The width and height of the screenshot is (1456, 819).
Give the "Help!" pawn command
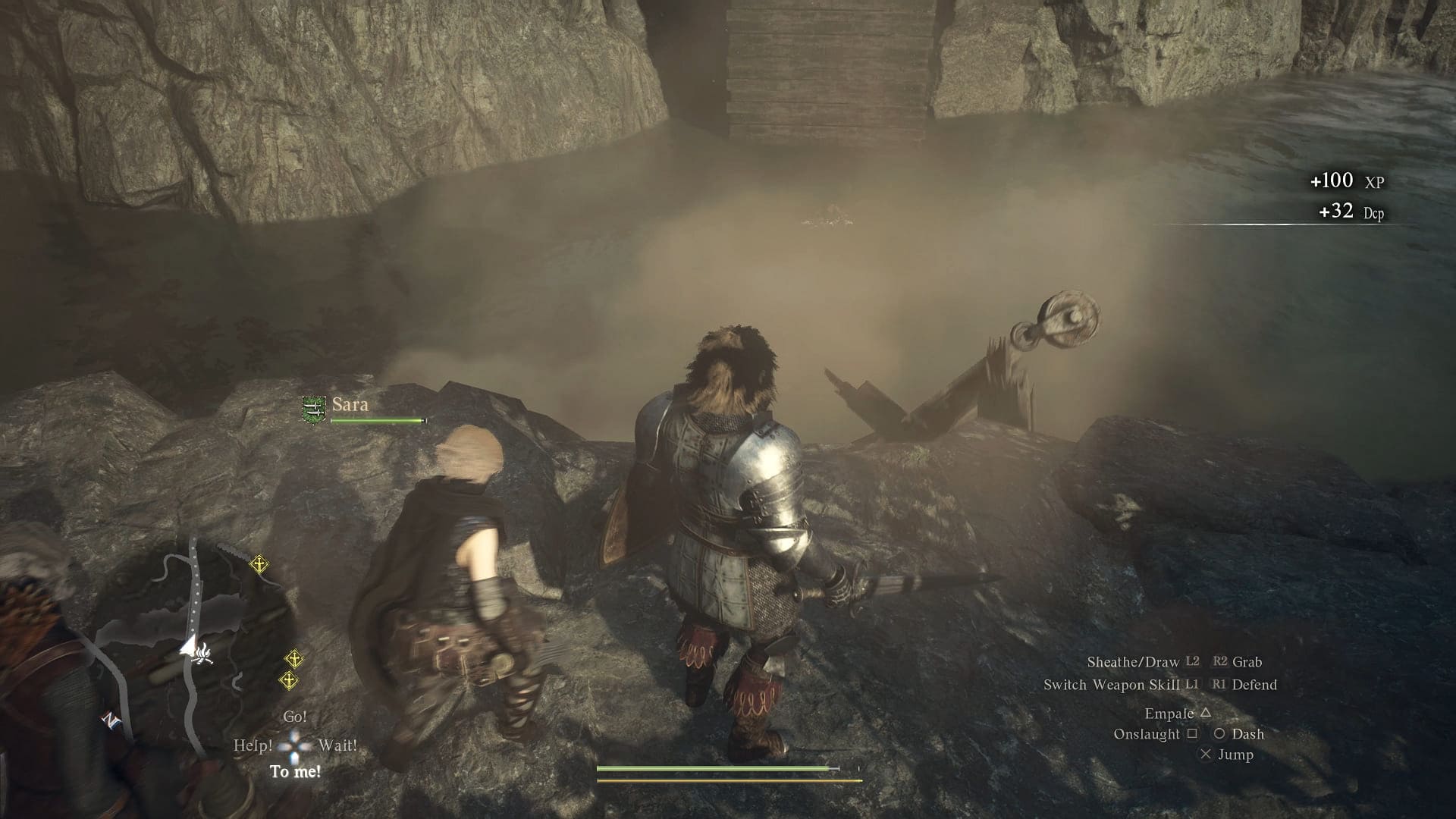coord(253,745)
